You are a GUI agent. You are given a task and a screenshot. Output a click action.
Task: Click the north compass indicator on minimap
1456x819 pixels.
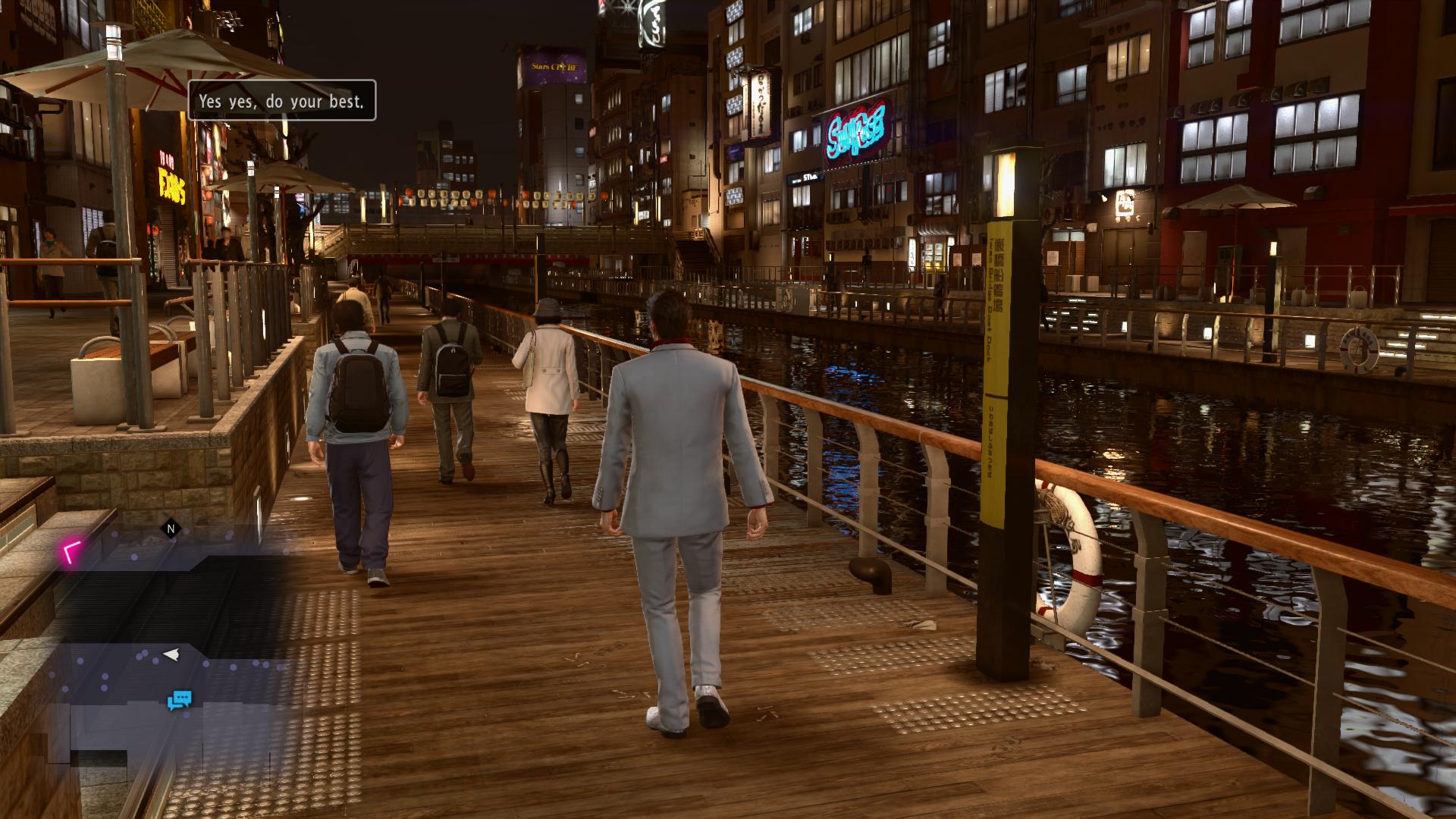[x=171, y=529]
